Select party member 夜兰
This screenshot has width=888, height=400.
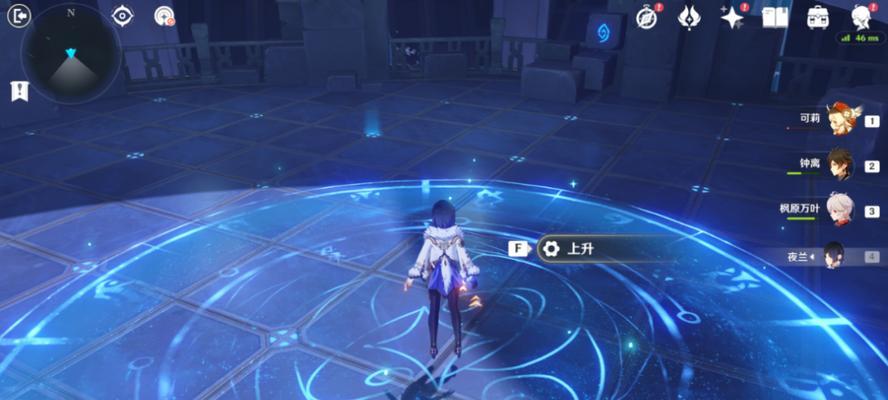tap(832, 256)
